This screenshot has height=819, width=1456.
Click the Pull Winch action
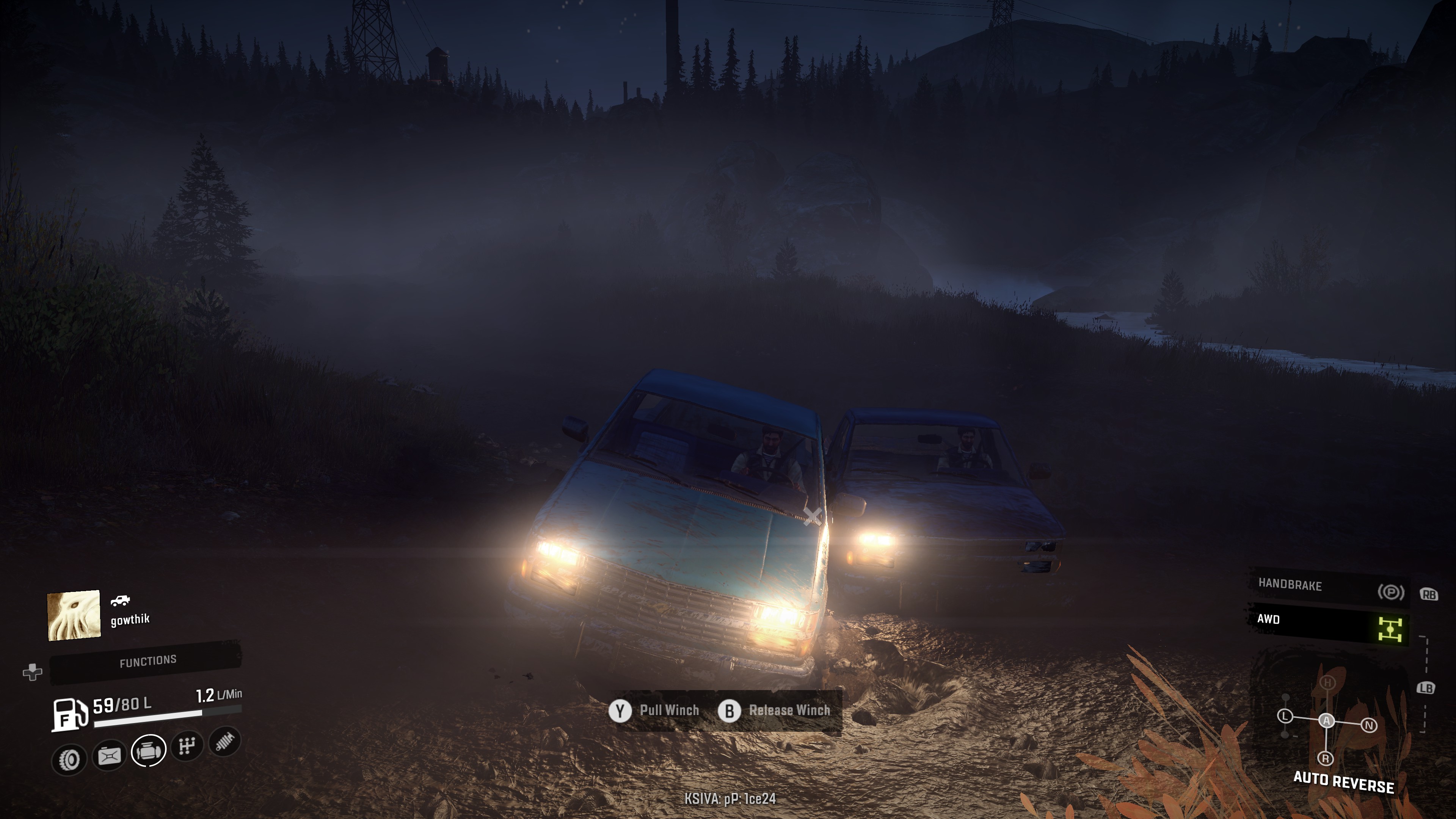click(654, 711)
